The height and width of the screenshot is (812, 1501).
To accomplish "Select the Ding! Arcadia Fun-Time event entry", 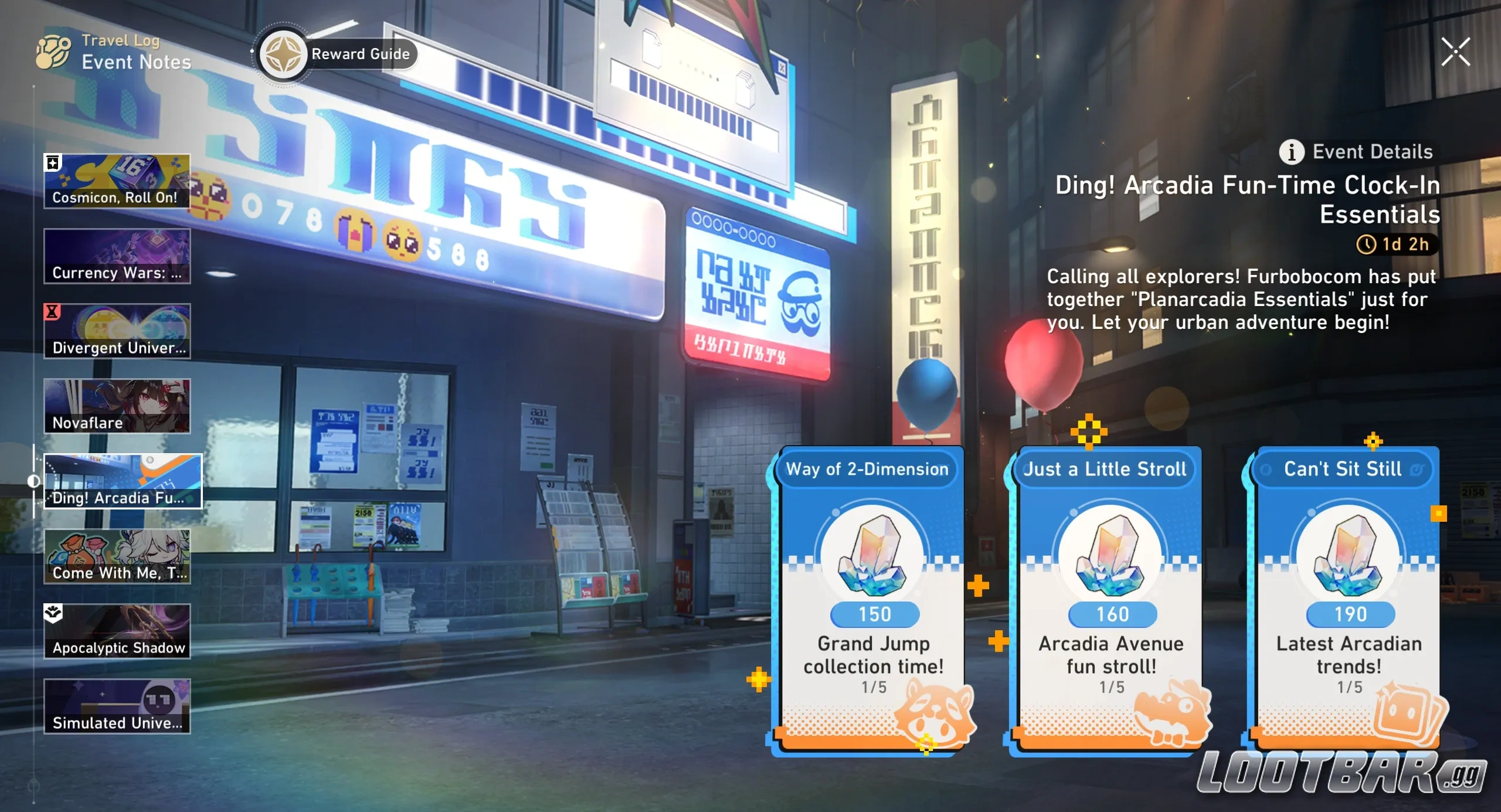I will click(122, 481).
